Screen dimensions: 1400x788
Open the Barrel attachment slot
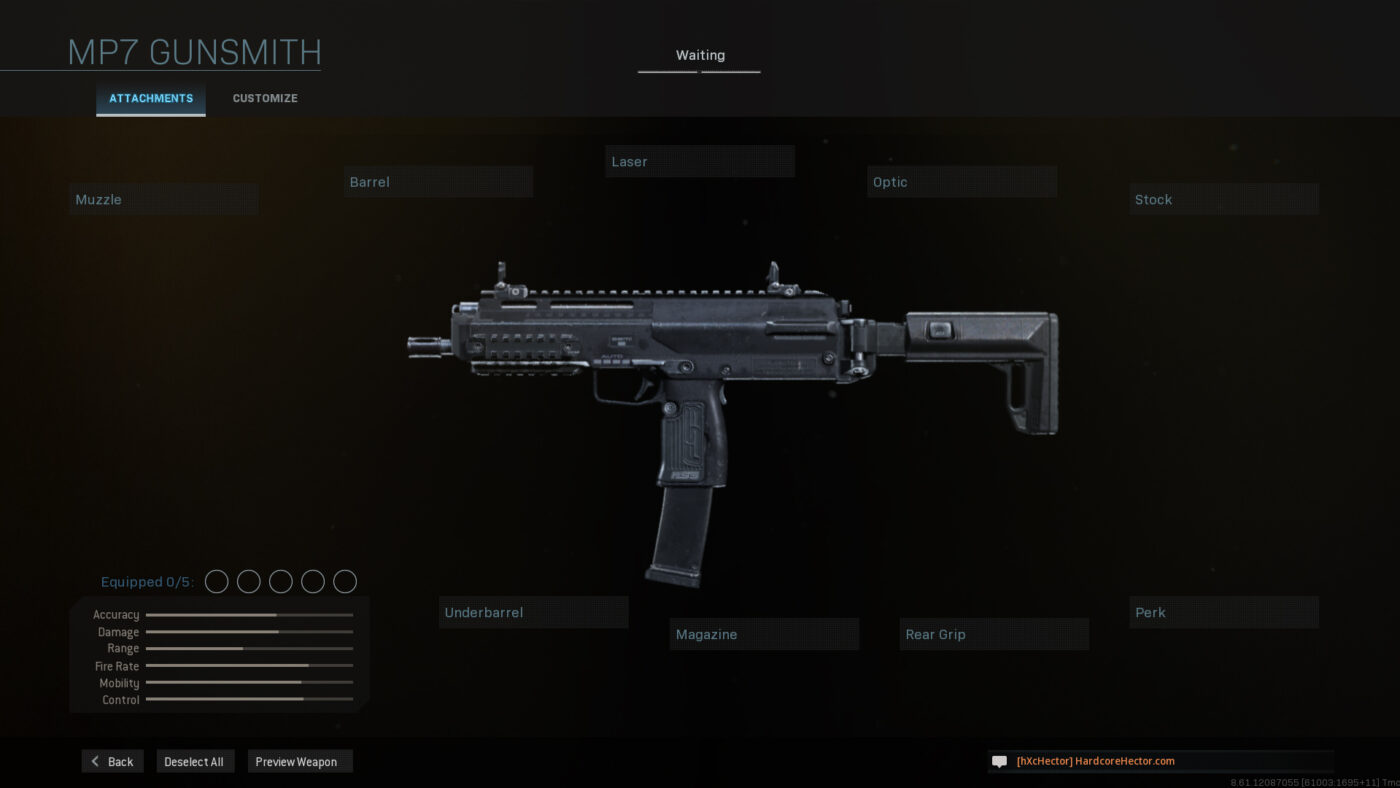click(x=438, y=181)
